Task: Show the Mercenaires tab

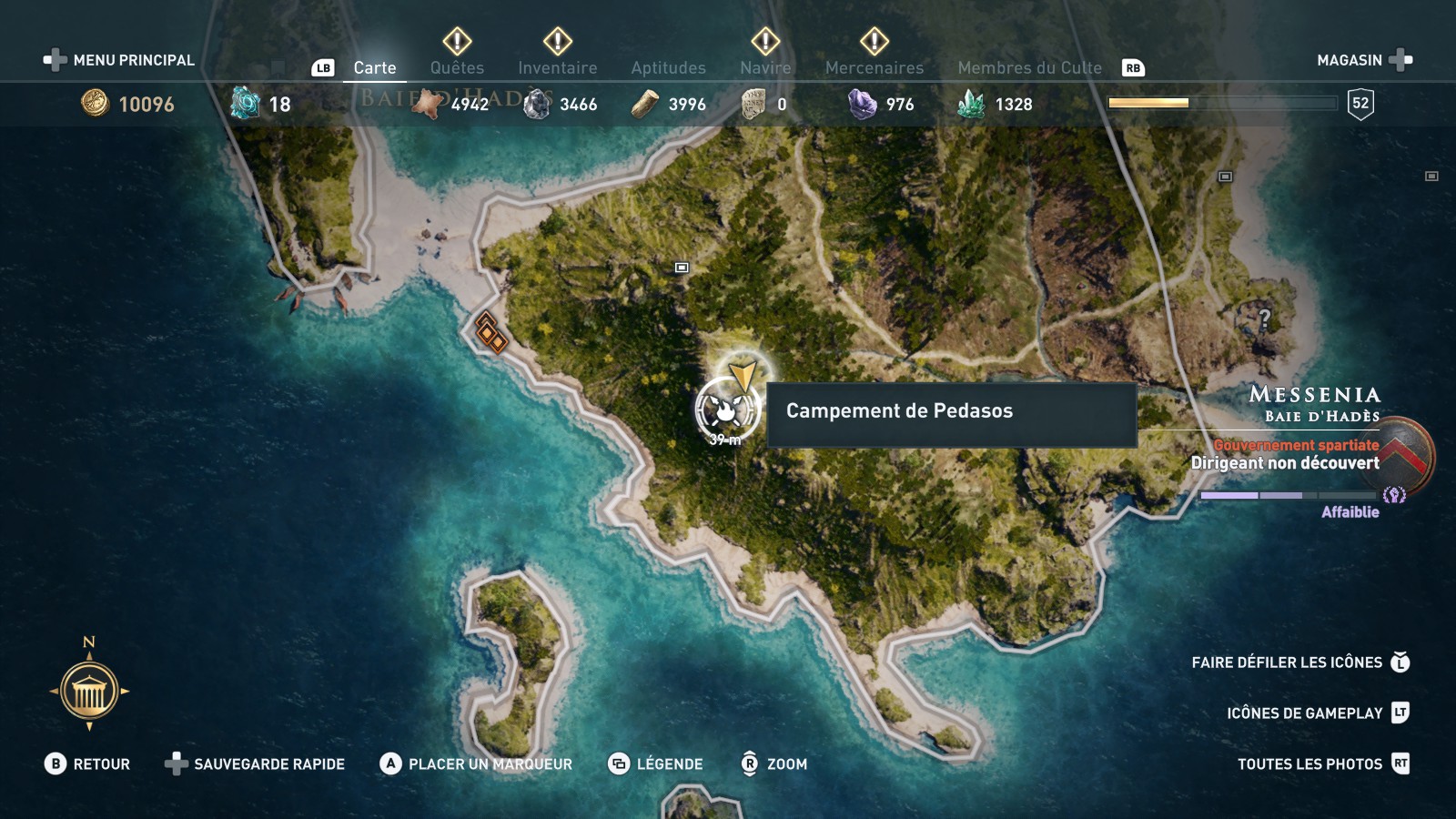Action: [x=874, y=67]
